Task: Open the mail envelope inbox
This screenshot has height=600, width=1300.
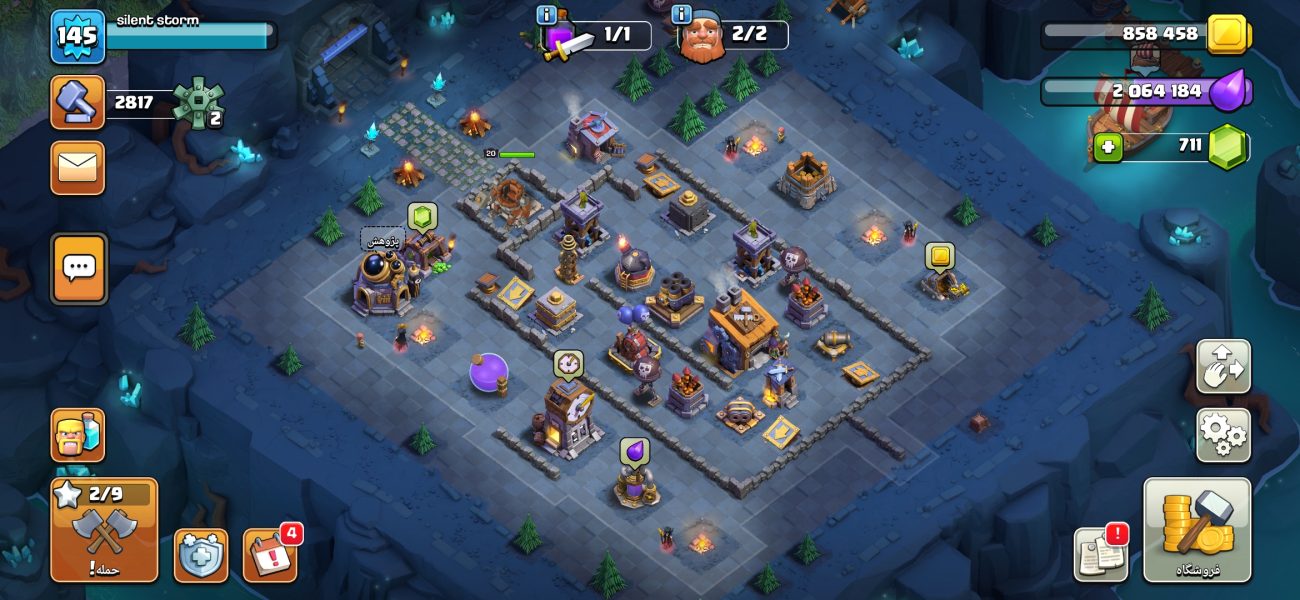Action: point(77,167)
